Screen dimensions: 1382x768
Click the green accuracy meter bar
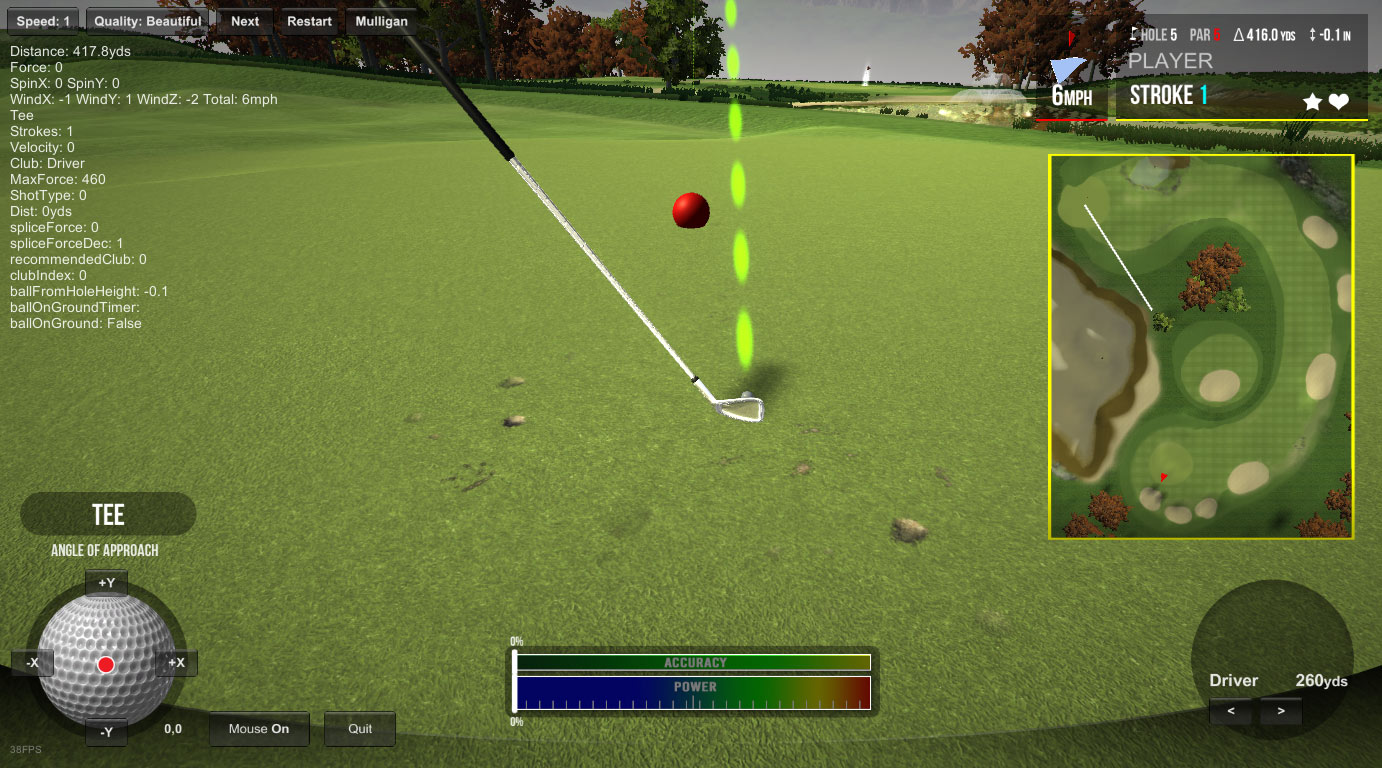pos(693,662)
